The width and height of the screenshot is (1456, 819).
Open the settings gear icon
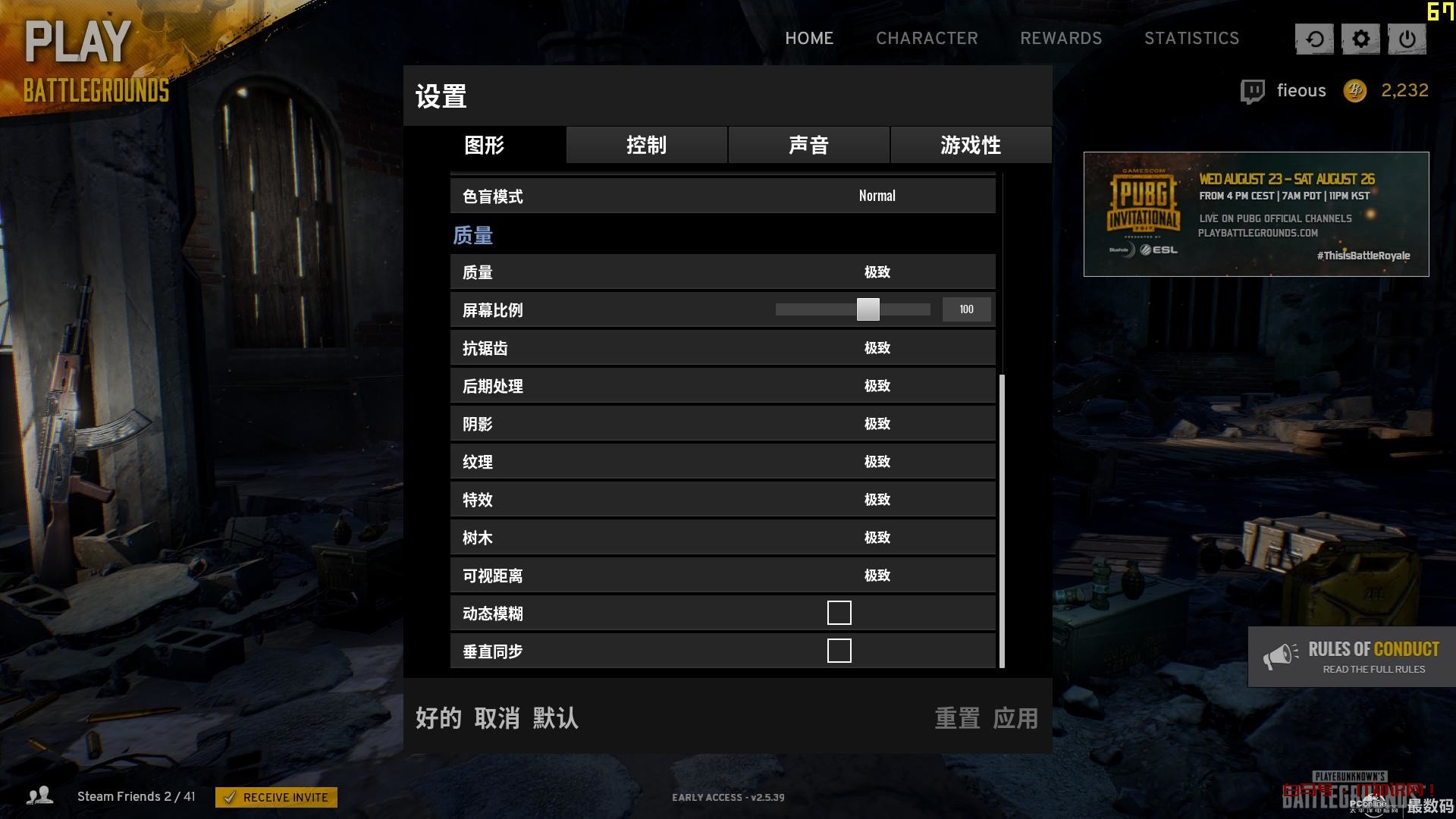pos(1360,39)
